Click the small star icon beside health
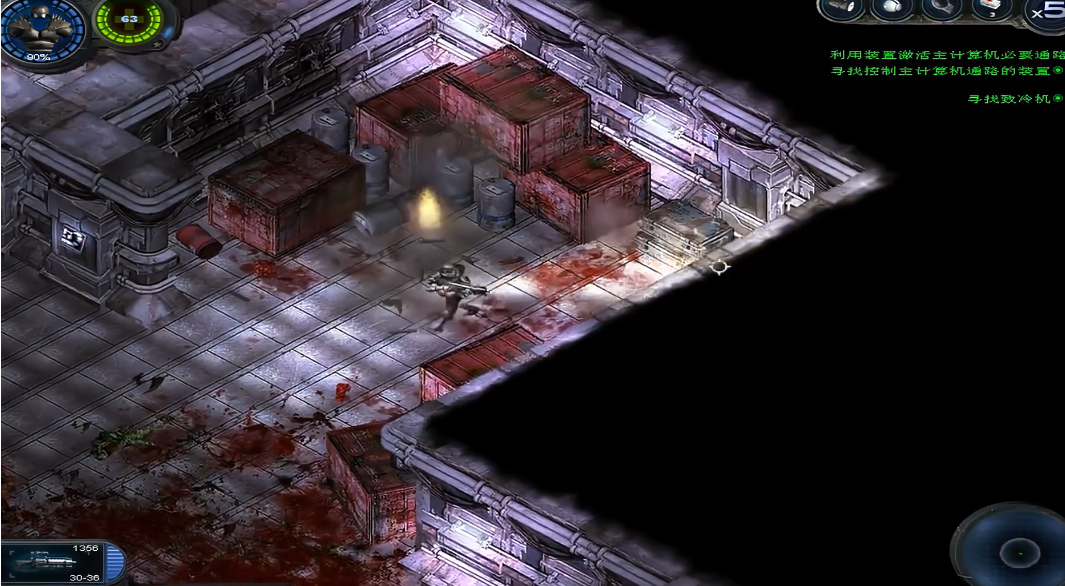The height and width of the screenshot is (586, 1065). pos(157,46)
